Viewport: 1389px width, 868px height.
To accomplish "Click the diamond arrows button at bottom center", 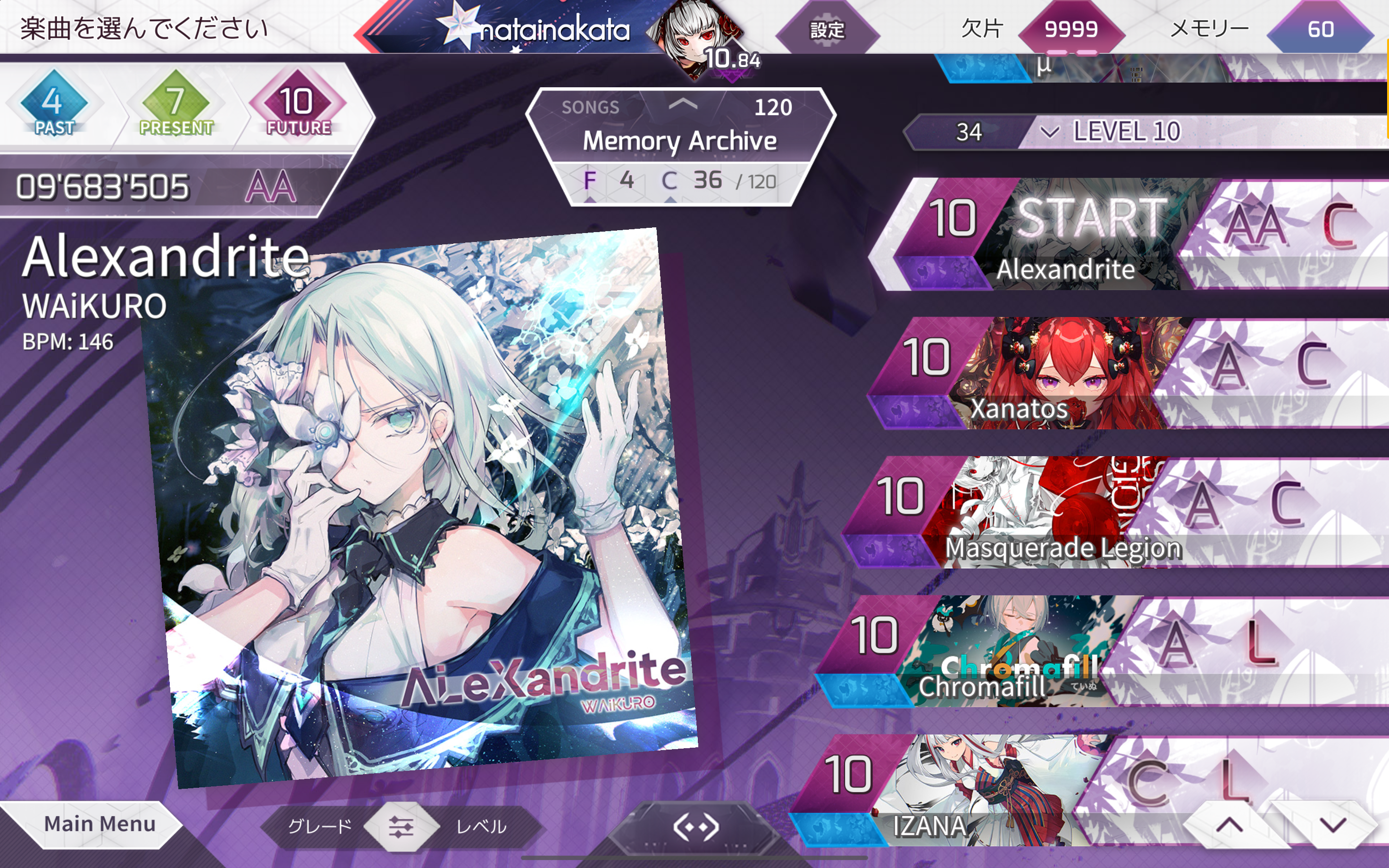I will pyautogui.click(x=695, y=827).
